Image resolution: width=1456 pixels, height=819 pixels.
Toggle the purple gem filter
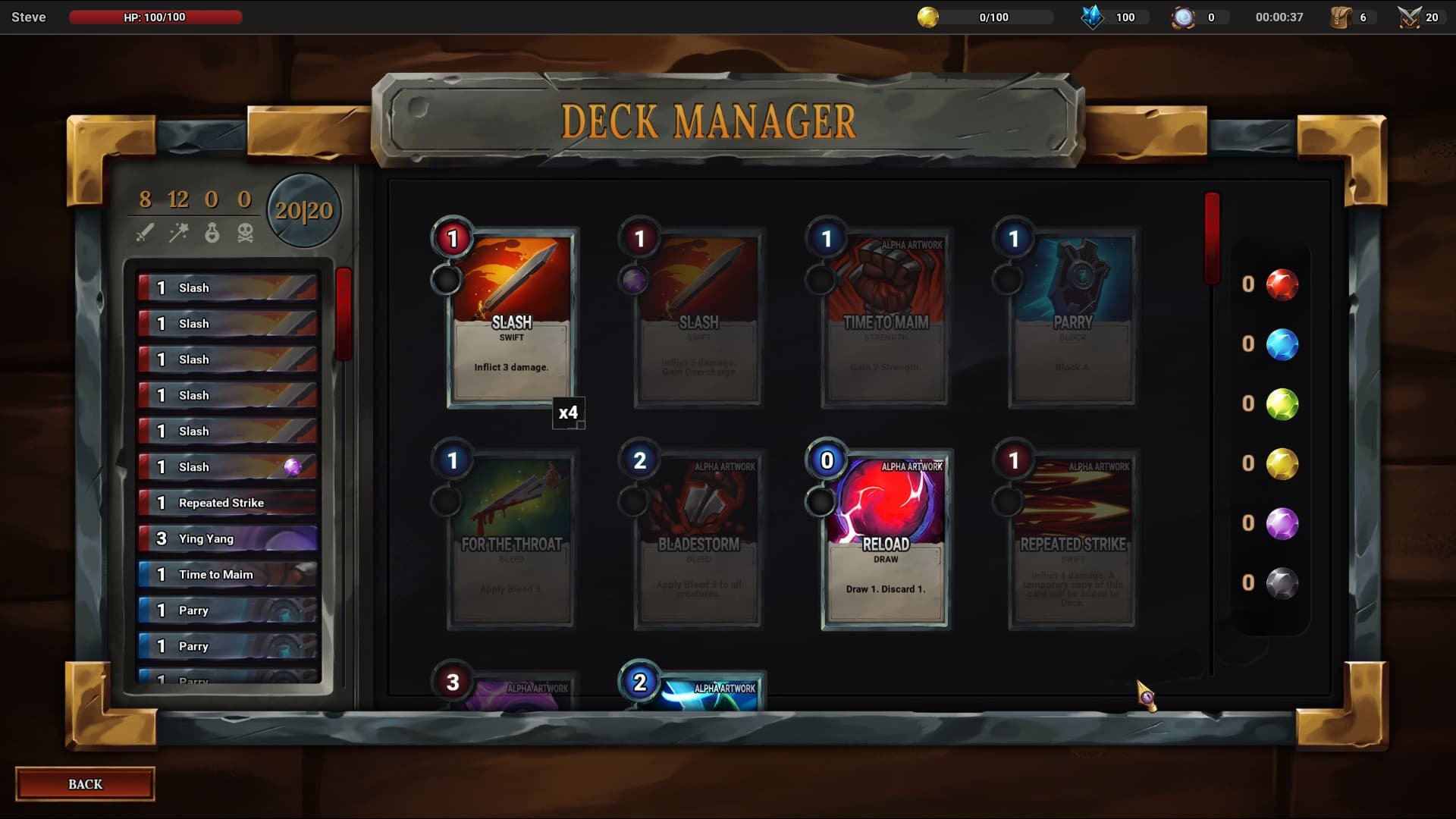click(1280, 523)
